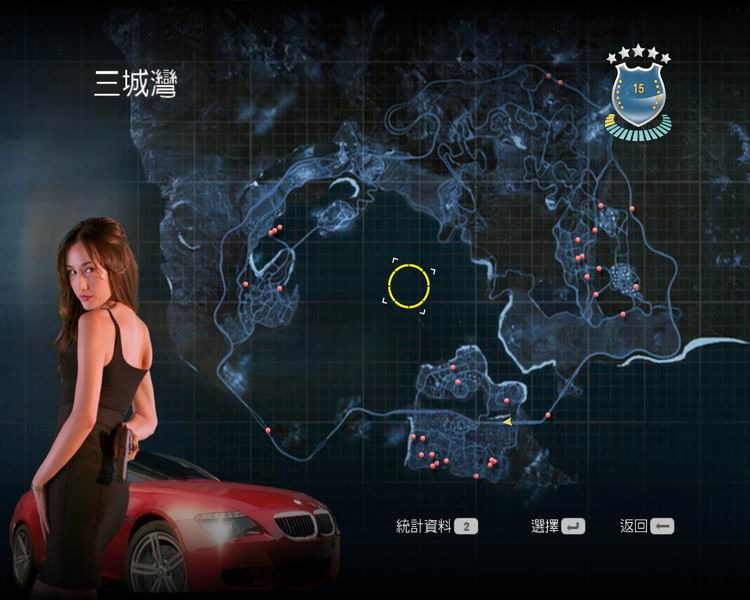The height and width of the screenshot is (600, 750).
Task: Click the wheelman level 15 shield badge
Action: pos(638,92)
